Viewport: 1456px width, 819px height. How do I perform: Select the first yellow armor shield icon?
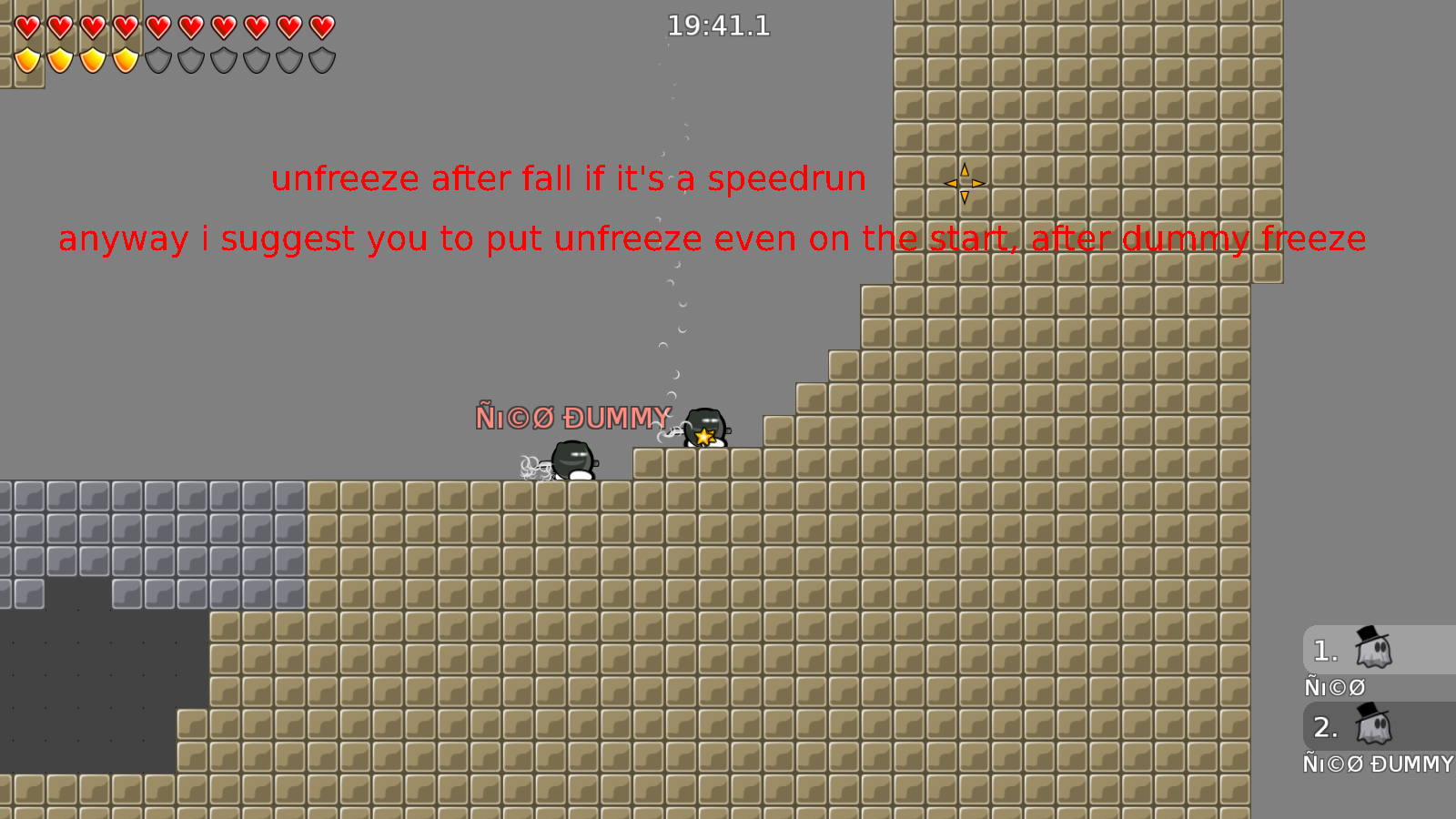pos(26,60)
